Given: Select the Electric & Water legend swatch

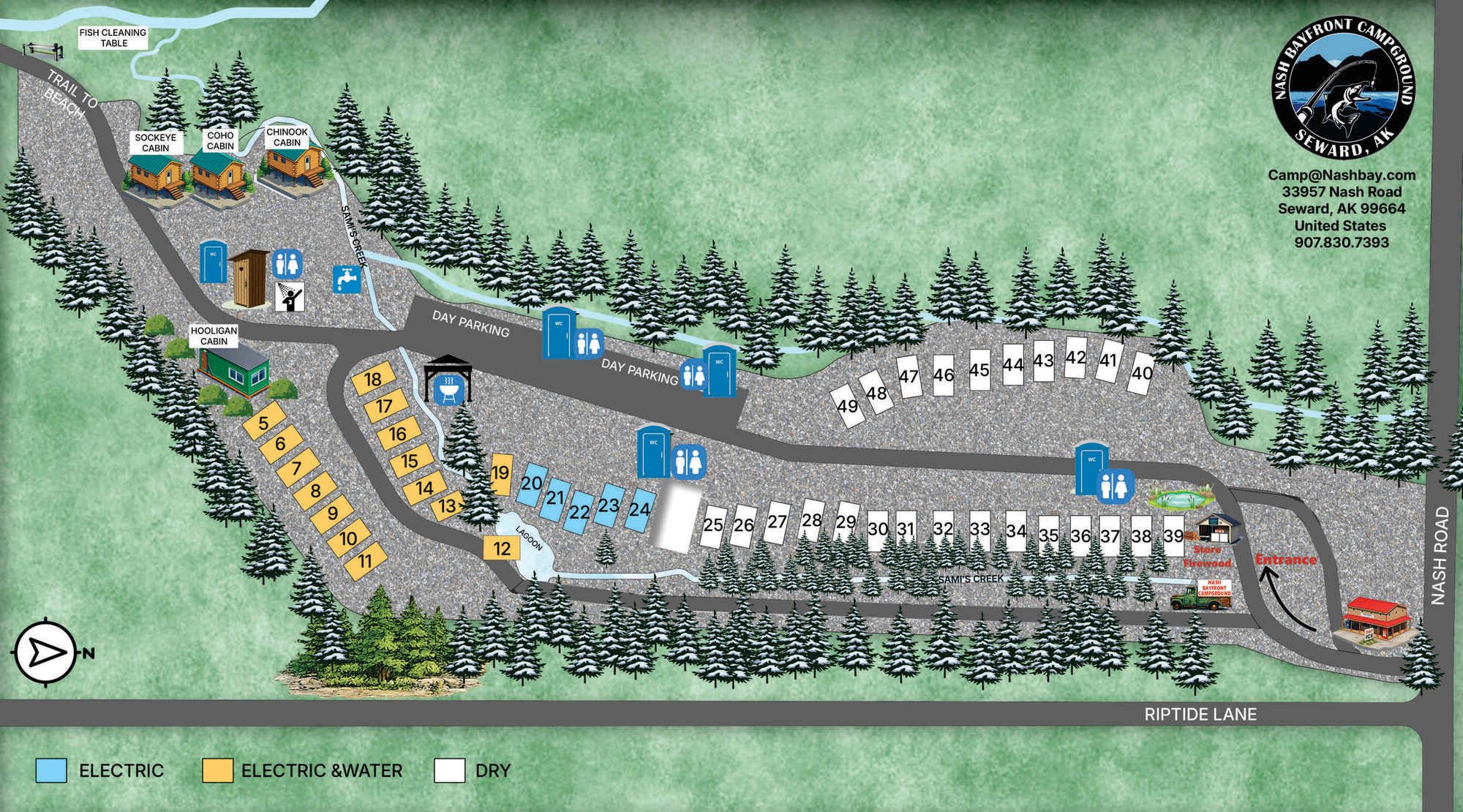Looking at the screenshot, I should tap(217, 770).
